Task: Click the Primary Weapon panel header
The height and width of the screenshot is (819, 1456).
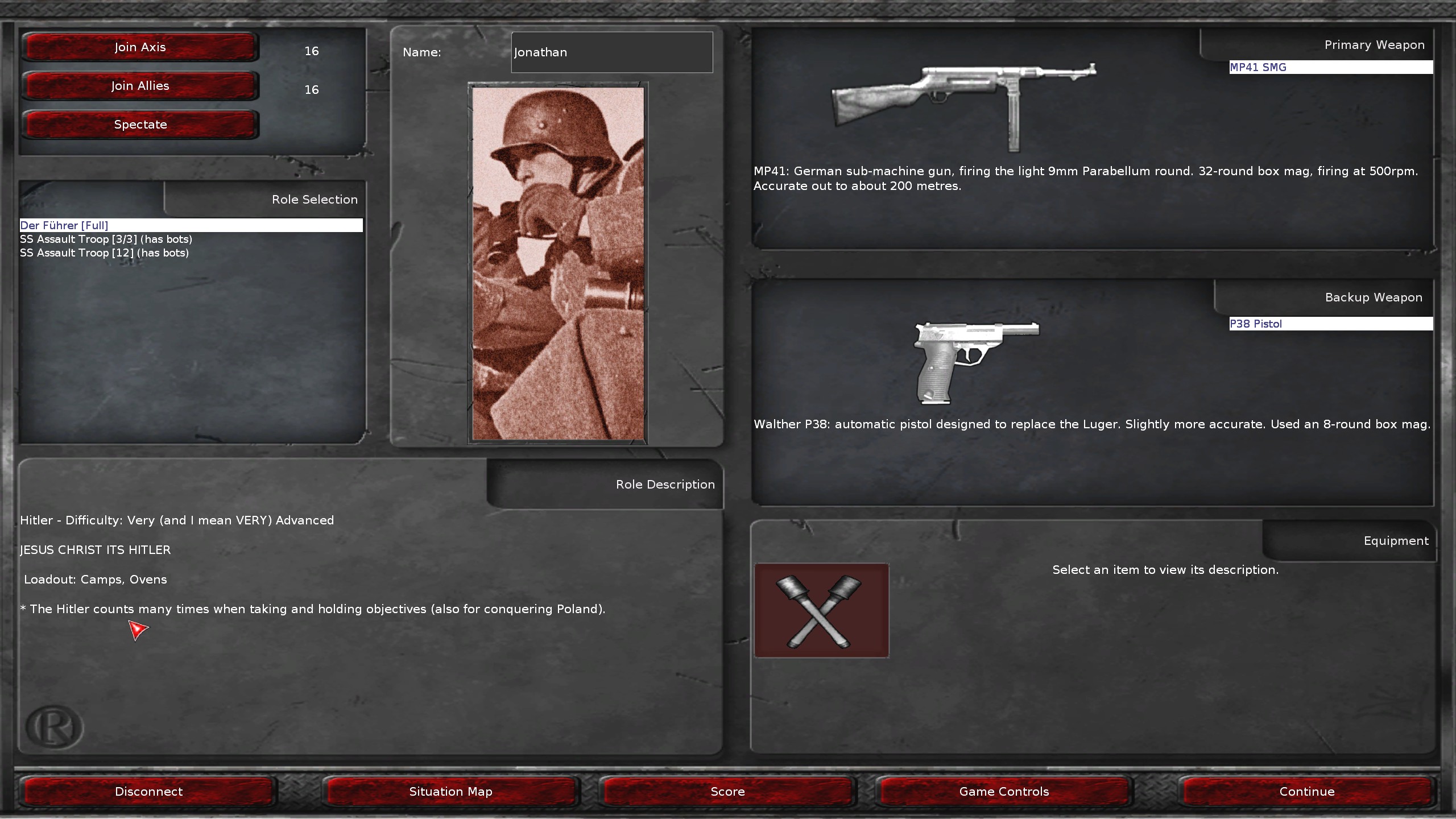Action: (1375, 45)
